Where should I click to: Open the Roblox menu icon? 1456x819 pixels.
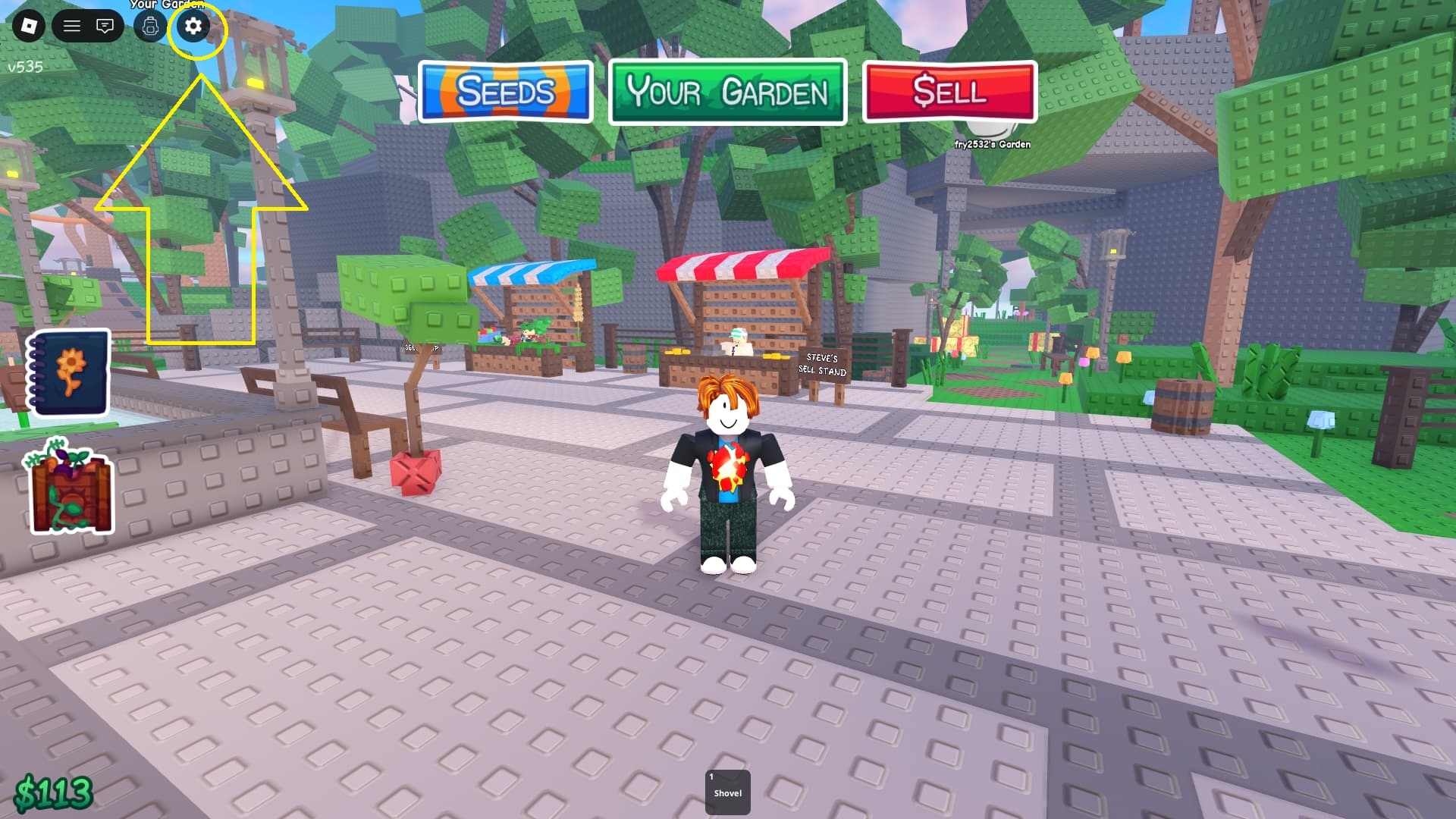click(28, 27)
